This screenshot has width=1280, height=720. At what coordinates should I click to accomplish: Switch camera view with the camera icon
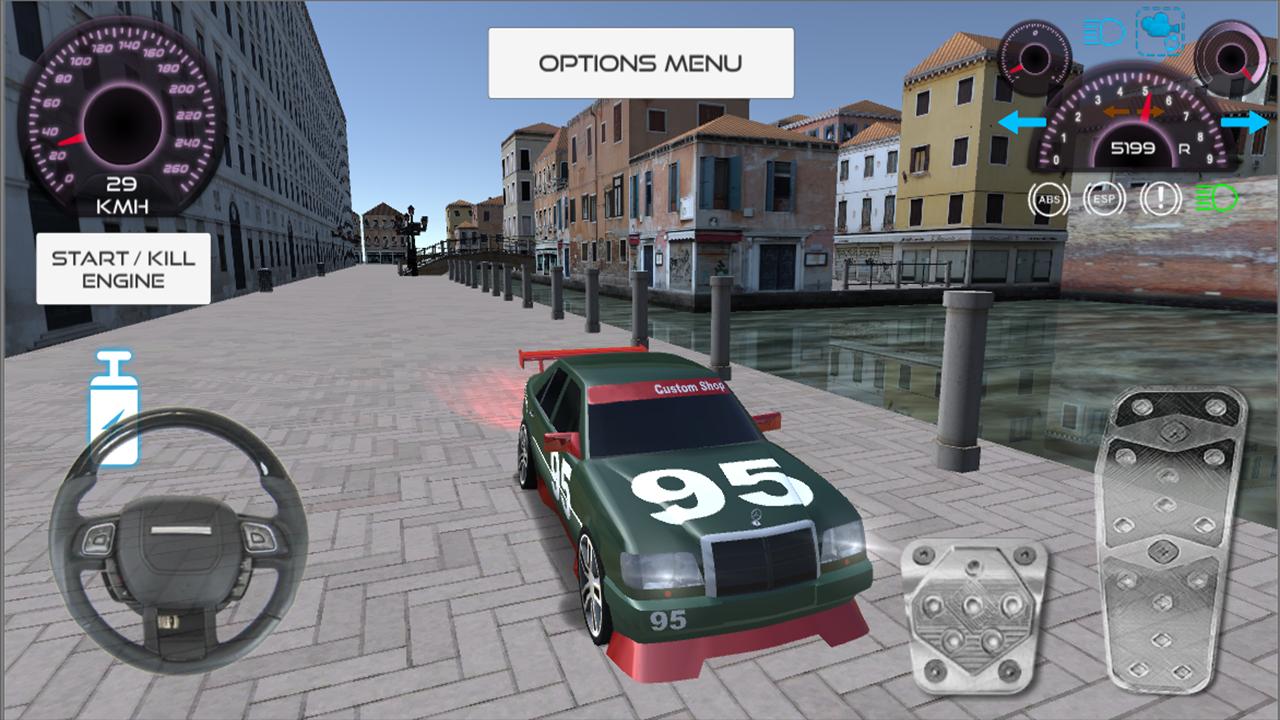(1160, 31)
